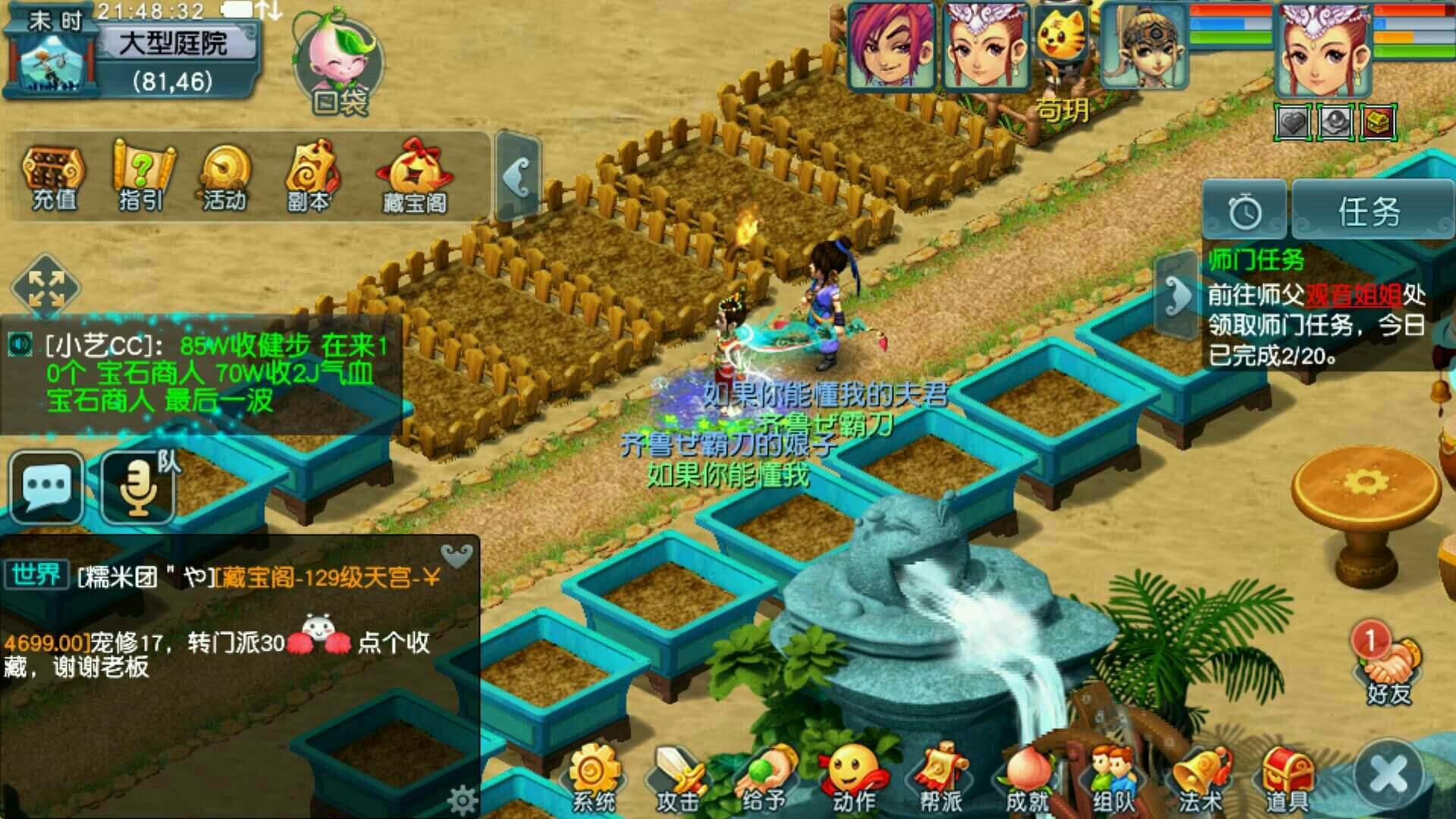The image size is (1456, 819).
Task: Close the bottom action bar with X
Action: pos(1389,775)
